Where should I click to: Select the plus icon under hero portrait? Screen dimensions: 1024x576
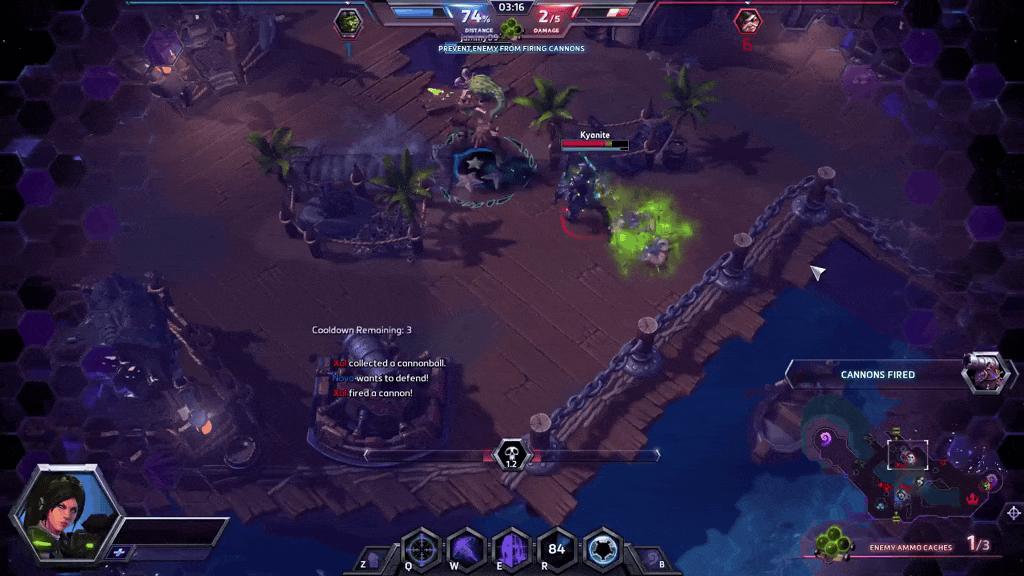119,551
